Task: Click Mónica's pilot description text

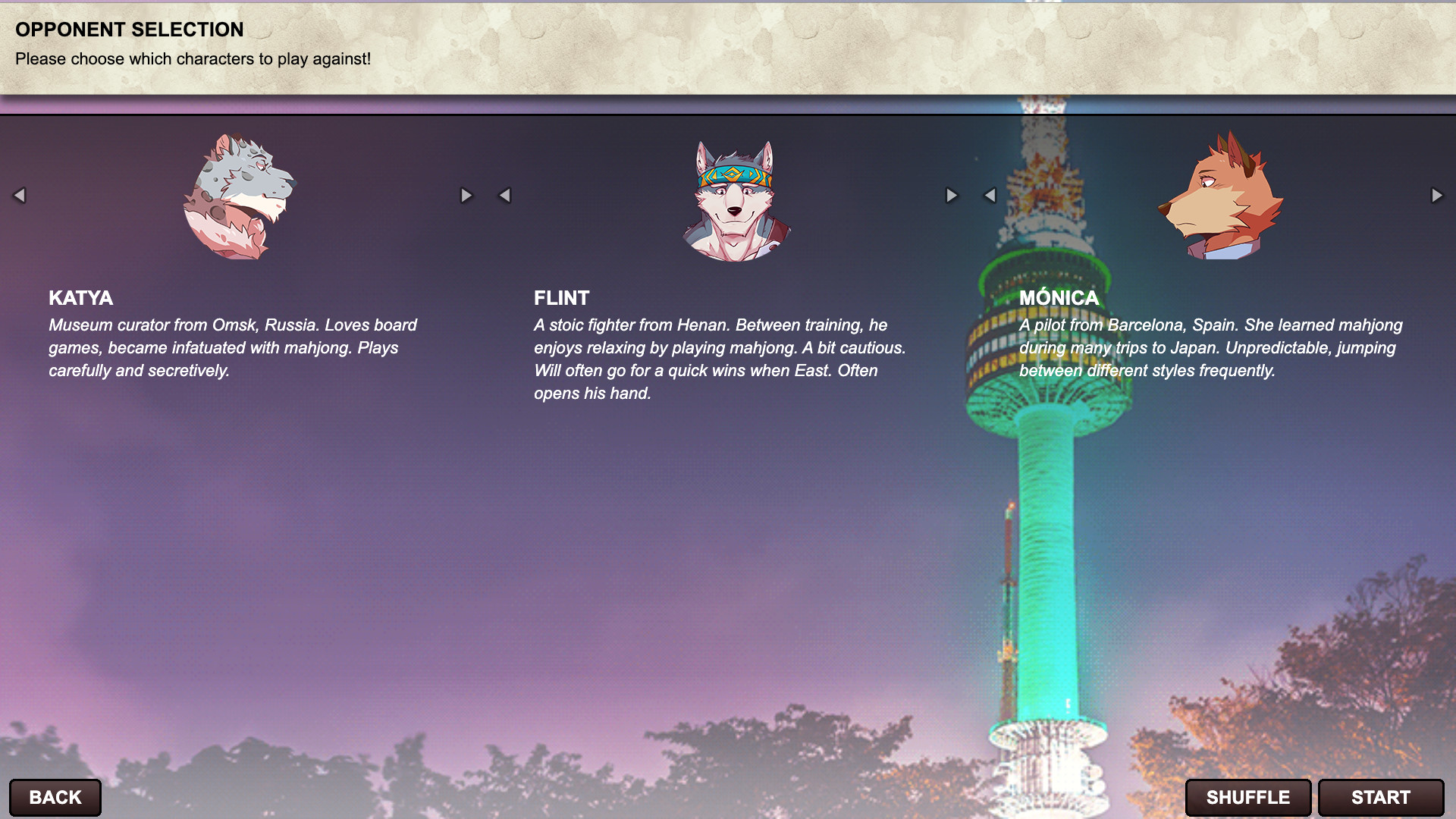Action: click(1213, 348)
